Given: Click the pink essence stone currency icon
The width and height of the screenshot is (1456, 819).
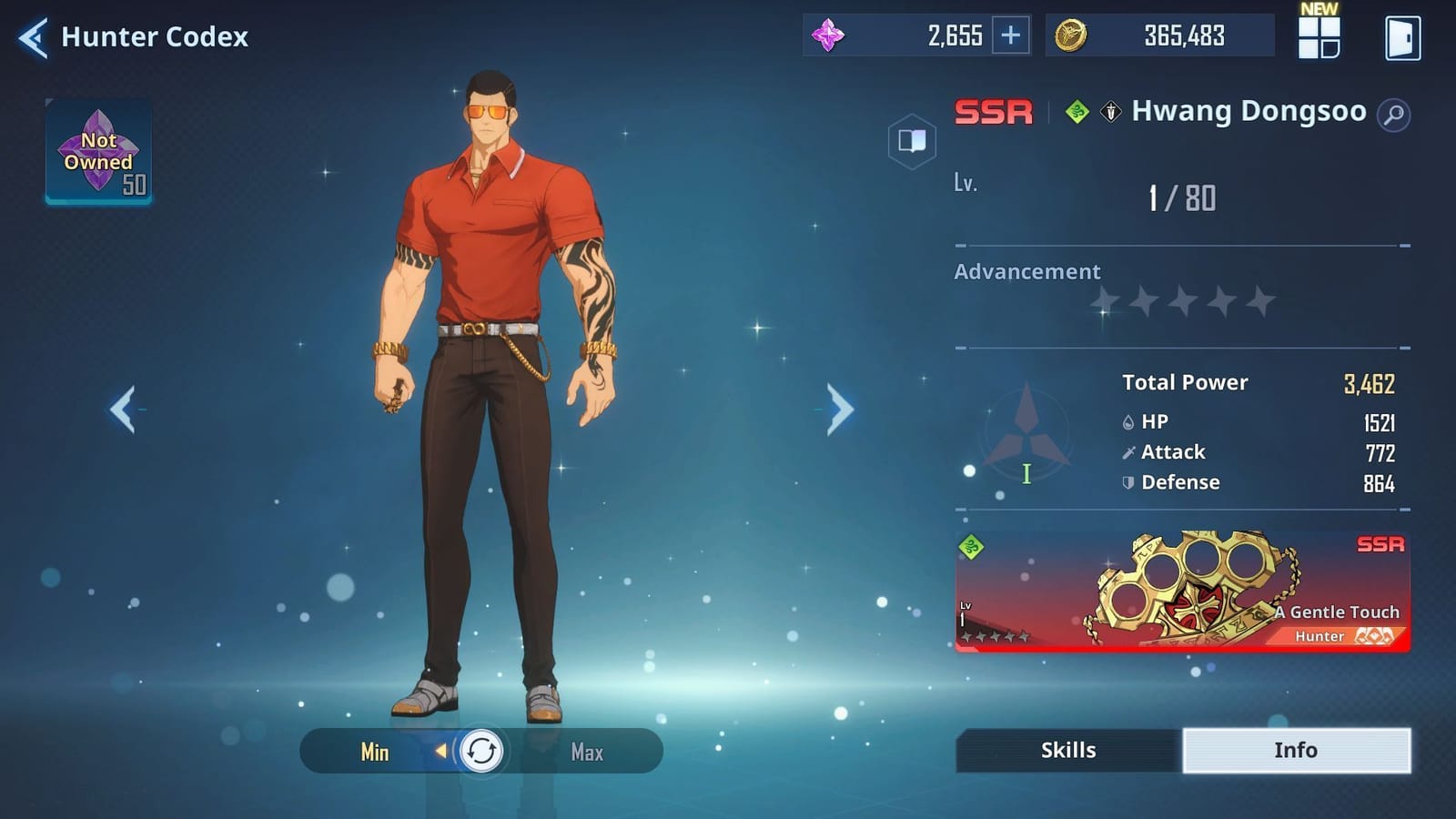Looking at the screenshot, I should point(826,35).
